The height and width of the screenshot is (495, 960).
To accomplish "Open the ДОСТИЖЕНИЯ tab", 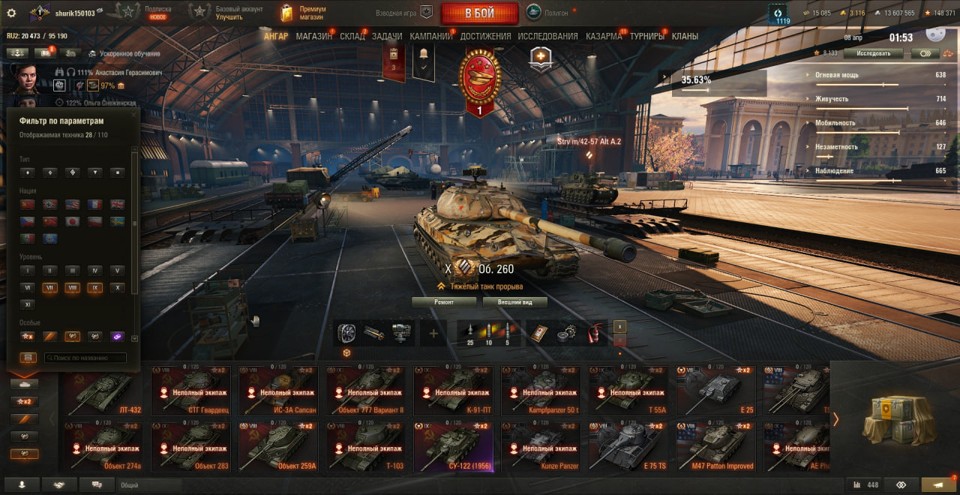I will click(485, 36).
